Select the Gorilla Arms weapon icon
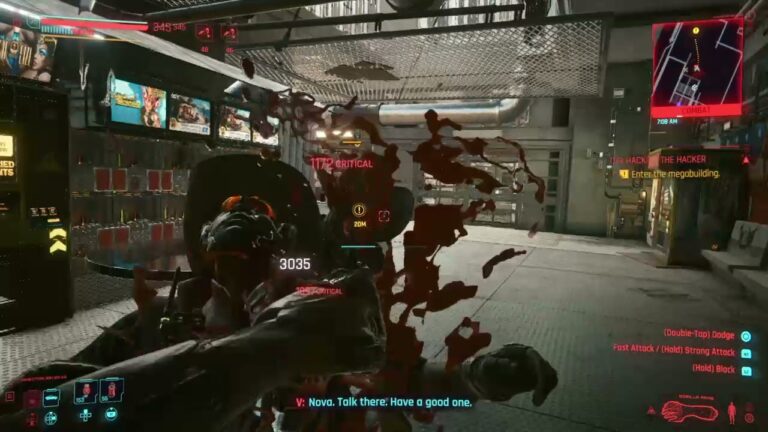The height and width of the screenshot is (432, 768). pos(689,410)
